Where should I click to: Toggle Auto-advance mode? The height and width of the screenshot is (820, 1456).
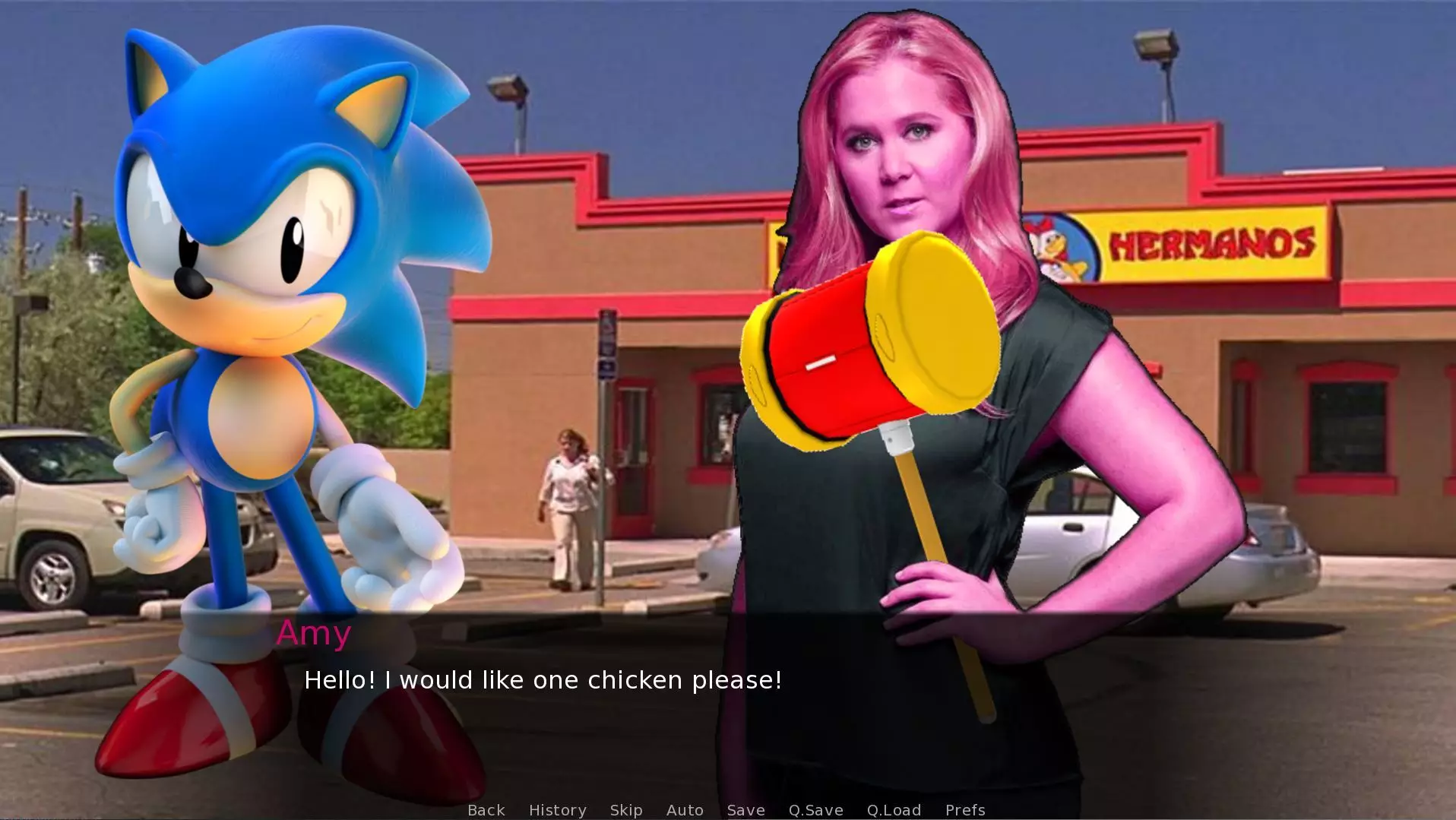[684, 810]
